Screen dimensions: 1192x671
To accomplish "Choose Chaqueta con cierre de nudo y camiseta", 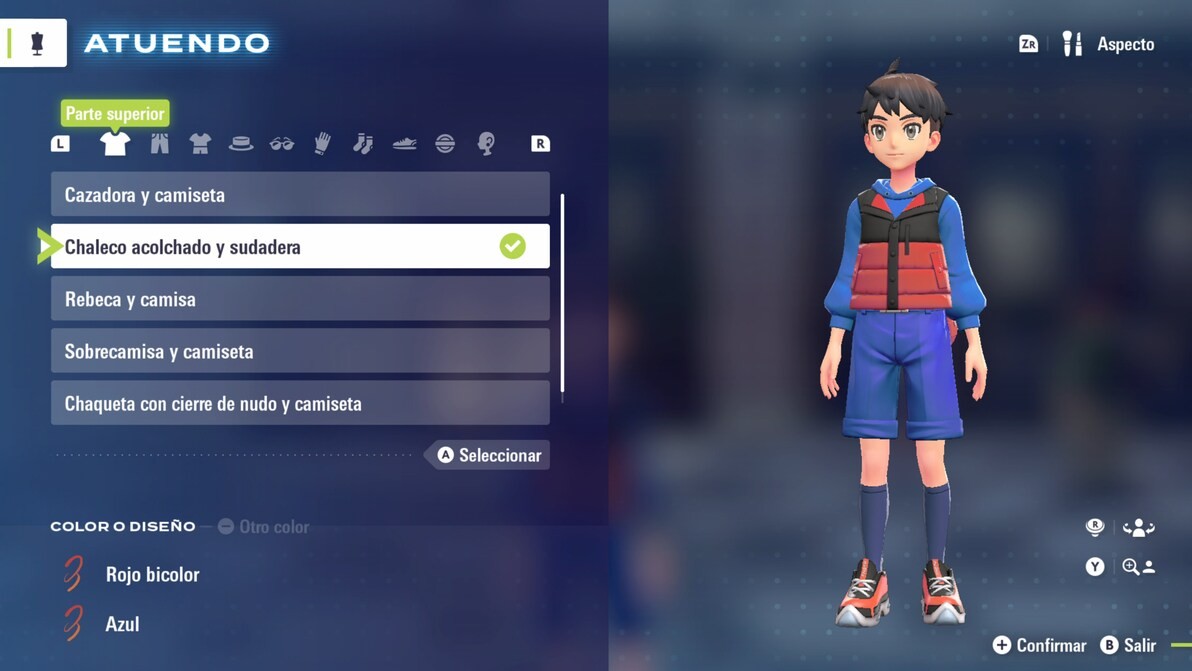I will (300, 403).
